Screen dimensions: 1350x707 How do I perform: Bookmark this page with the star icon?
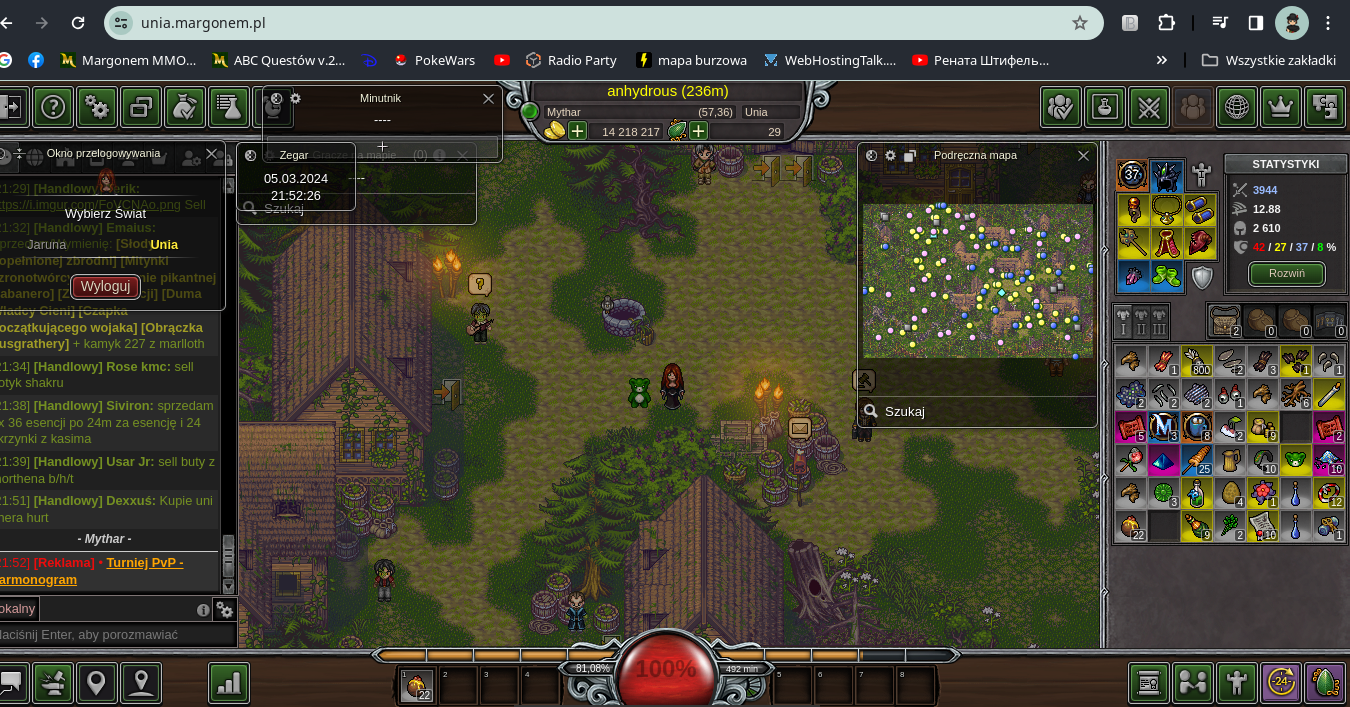[1080, 23]
